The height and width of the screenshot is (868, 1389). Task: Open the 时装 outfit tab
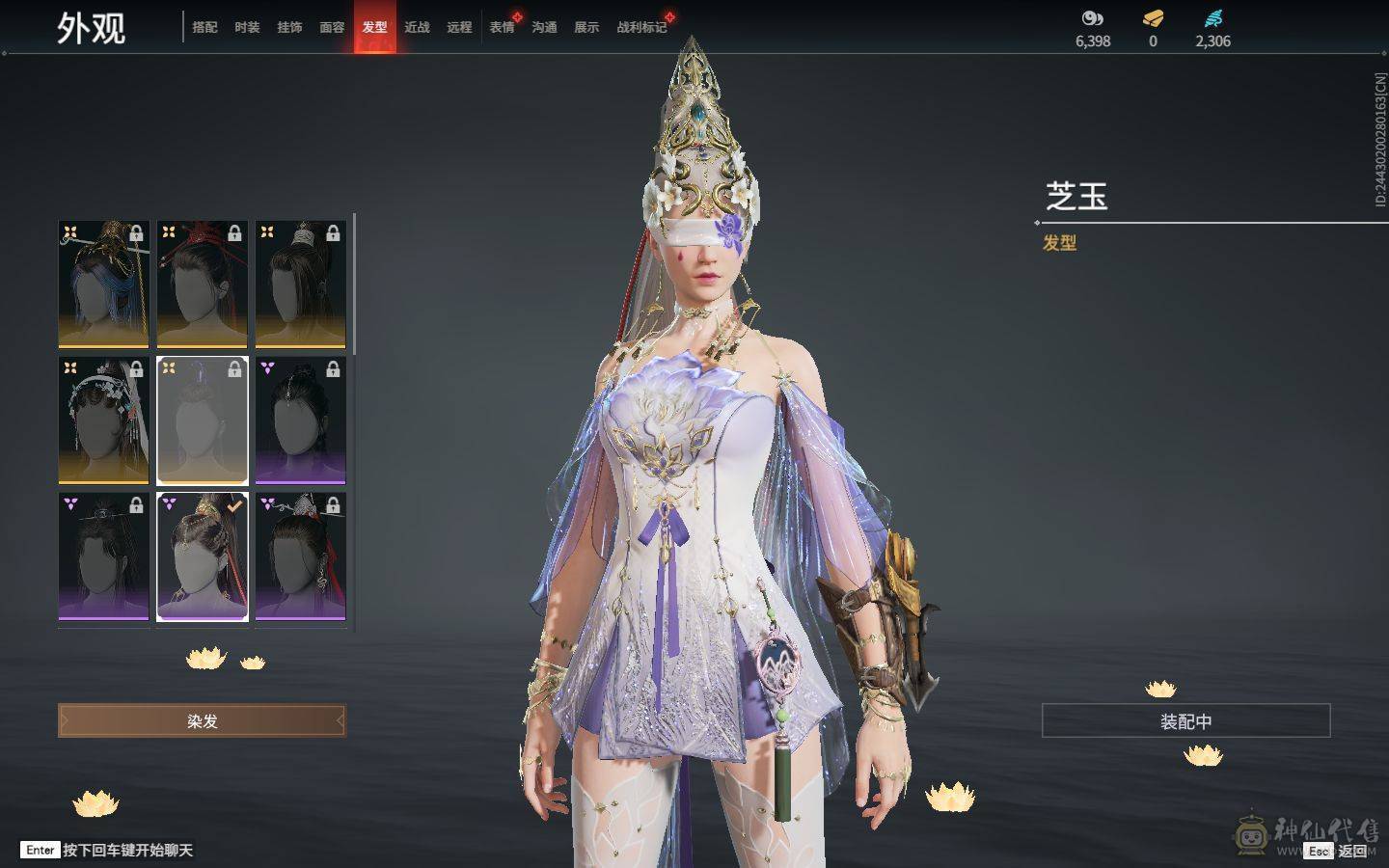pyautogui.click(x=247, y=27)
